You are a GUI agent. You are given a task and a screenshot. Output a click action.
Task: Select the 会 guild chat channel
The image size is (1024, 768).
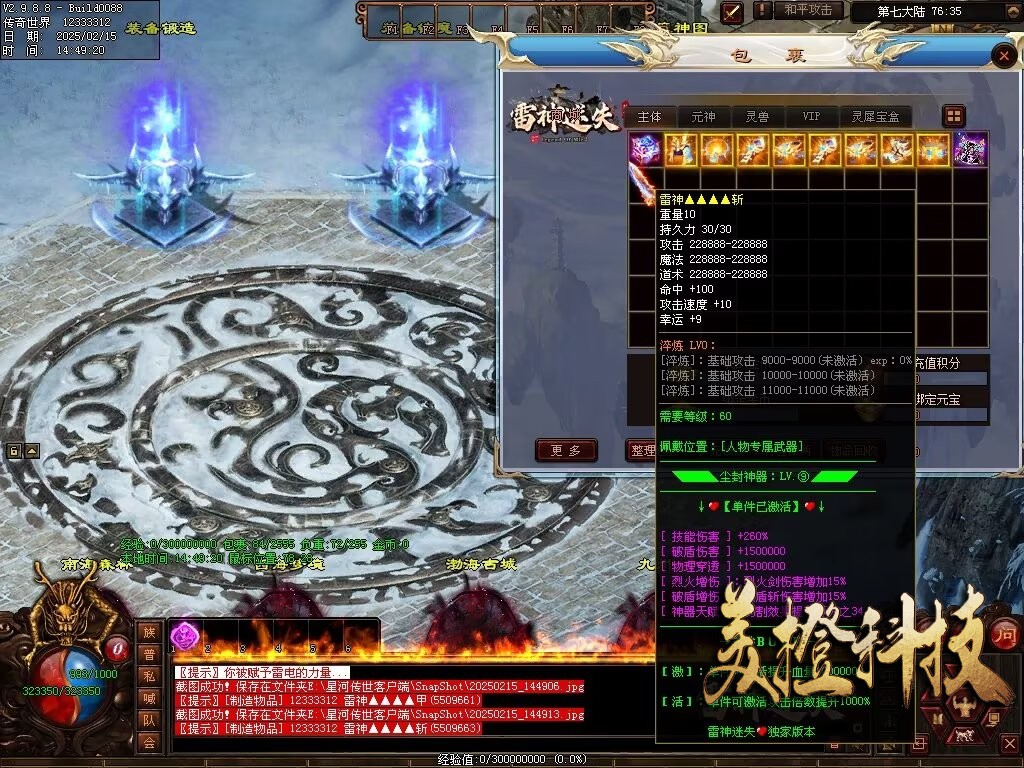tap(149, 742)
